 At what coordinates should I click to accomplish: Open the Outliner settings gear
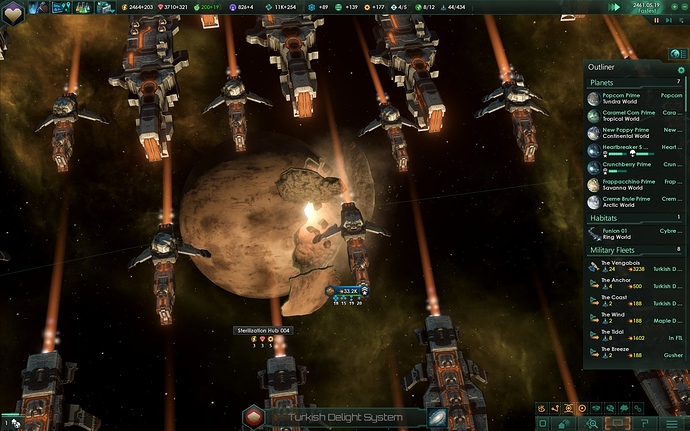tap(681, 69)
